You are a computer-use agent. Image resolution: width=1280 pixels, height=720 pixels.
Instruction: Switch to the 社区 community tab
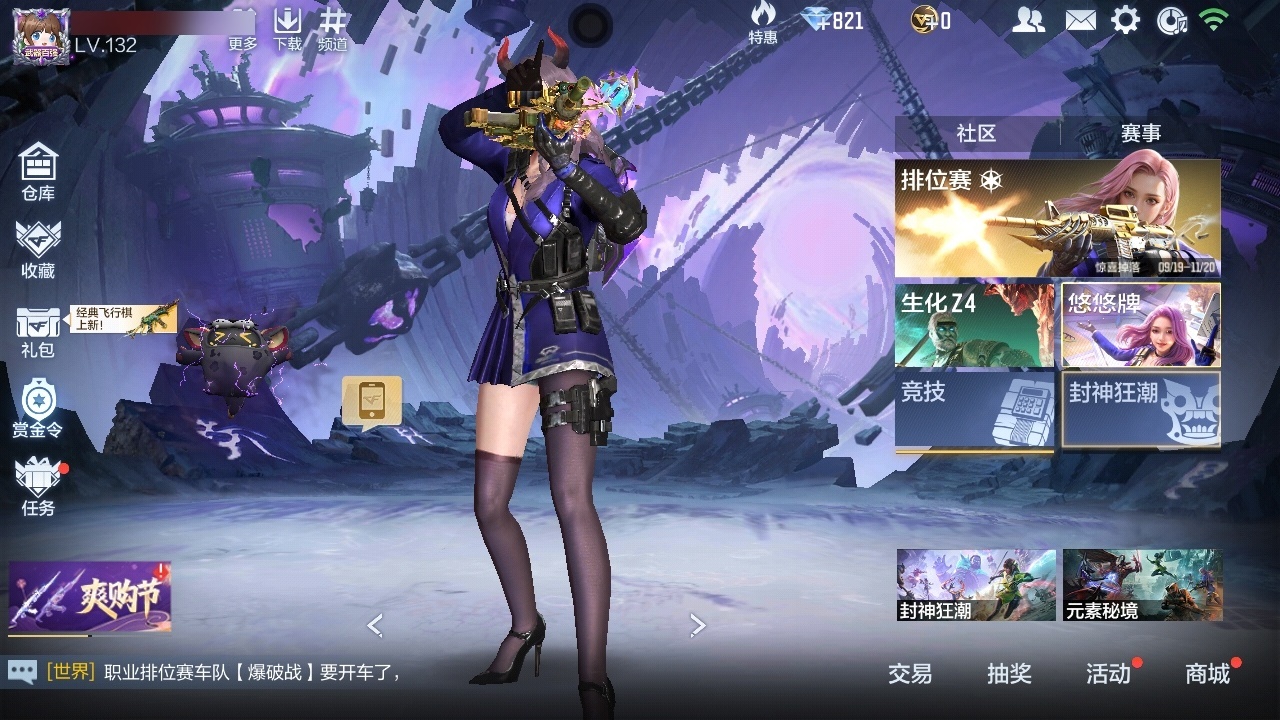[976, 133]
